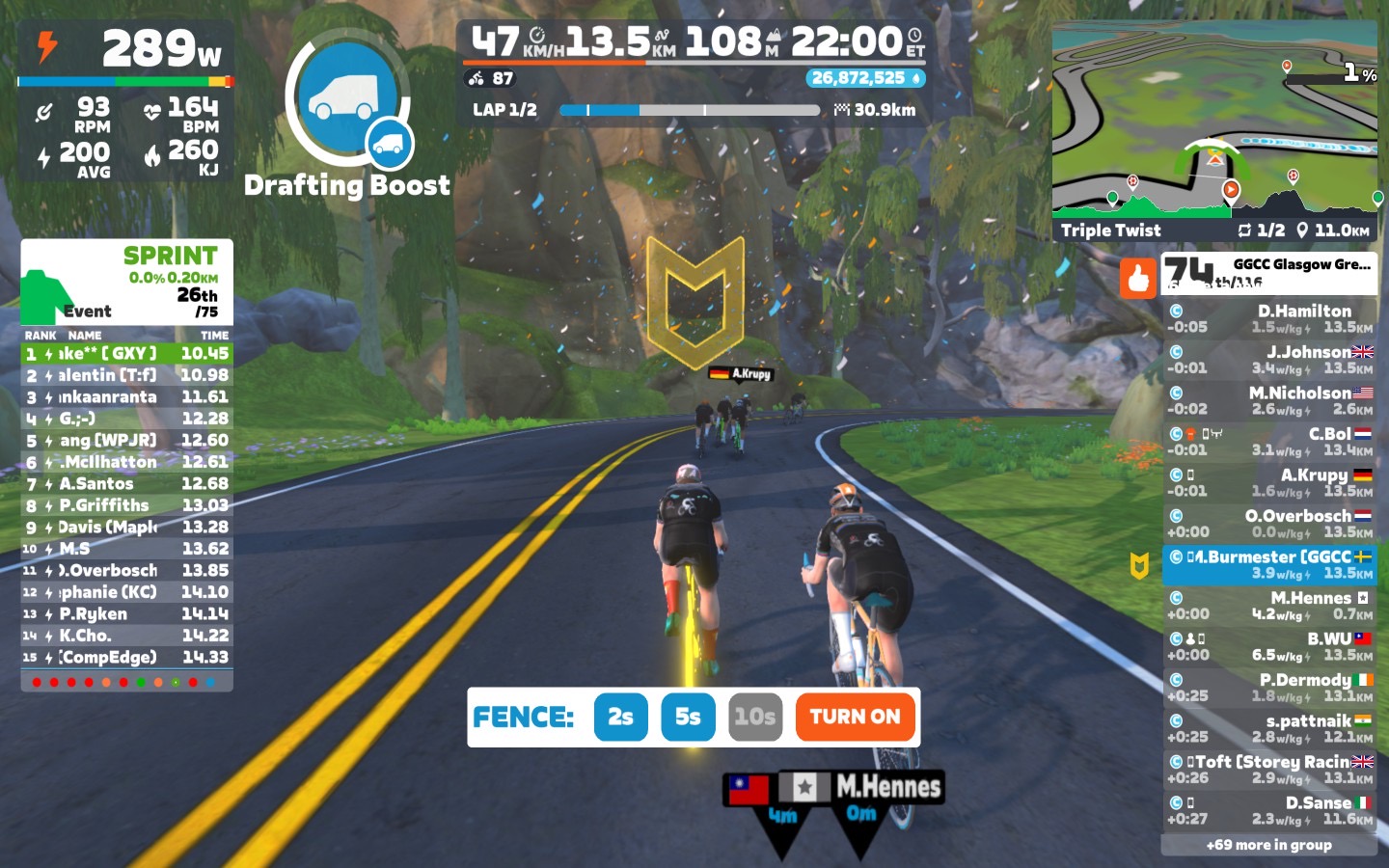Choose the 5s fence option
Image resolution: width=1389 pixels, height=868 pixels.
click(688, 717)
